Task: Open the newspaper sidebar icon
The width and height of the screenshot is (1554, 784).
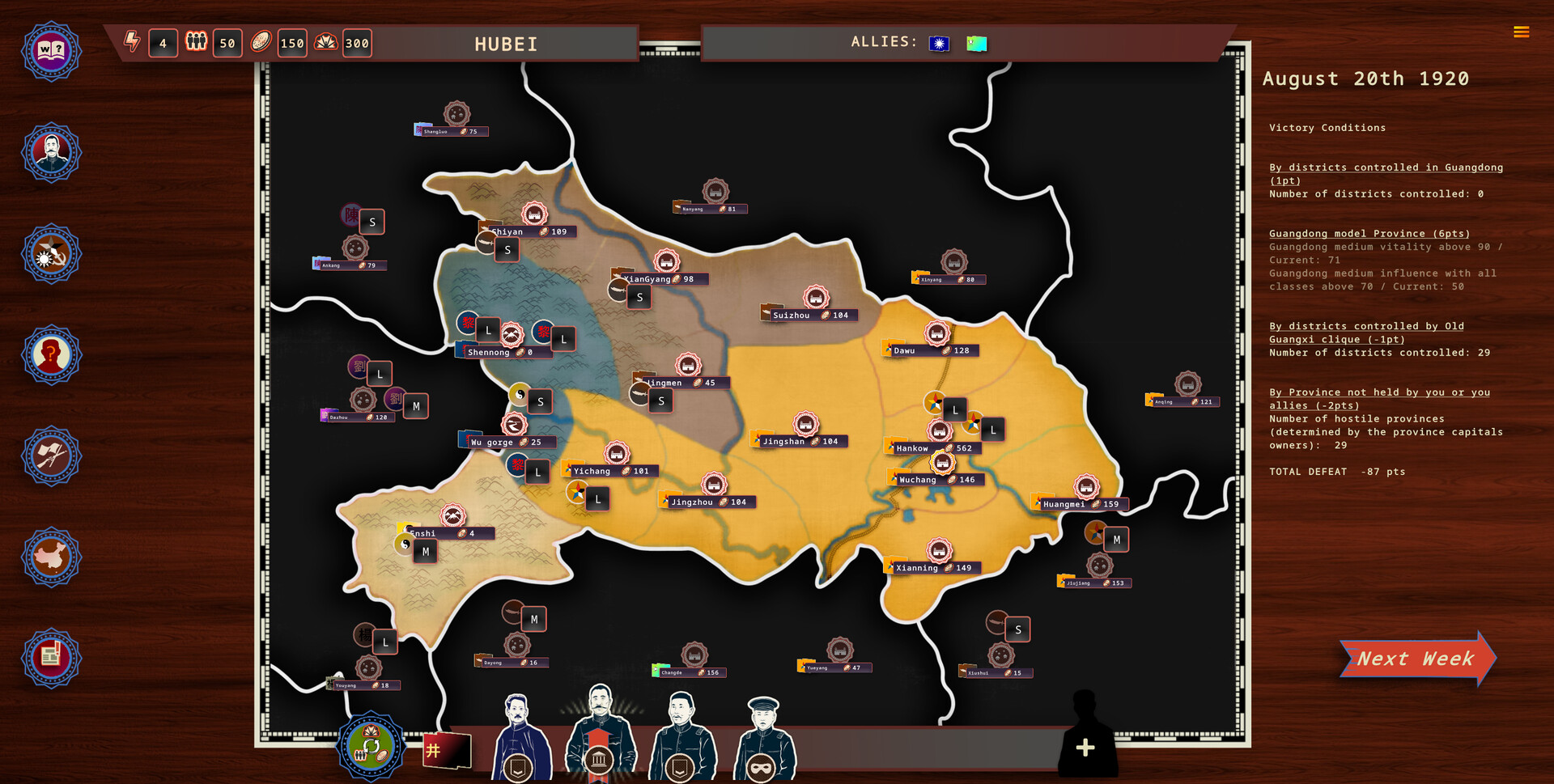Action: [51, 658]
